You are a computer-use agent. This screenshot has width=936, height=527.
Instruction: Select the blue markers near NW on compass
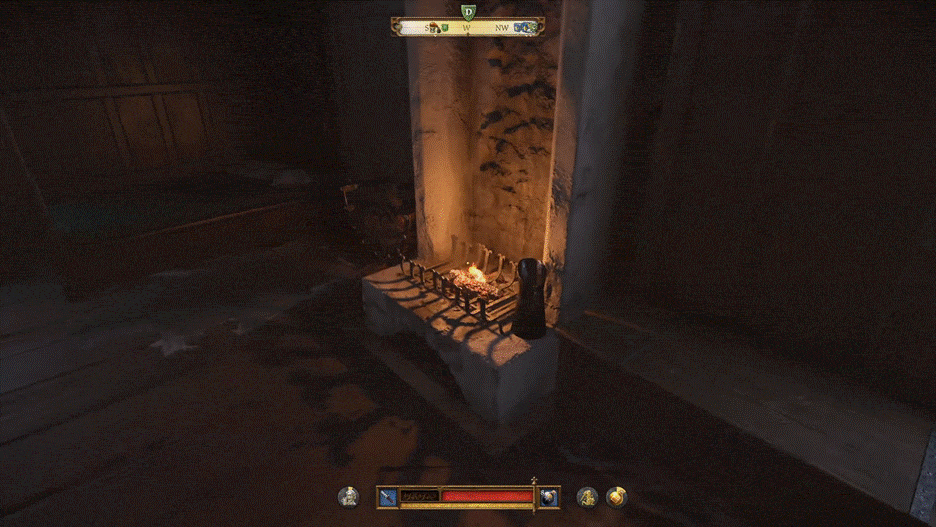[x=524, y=28]
